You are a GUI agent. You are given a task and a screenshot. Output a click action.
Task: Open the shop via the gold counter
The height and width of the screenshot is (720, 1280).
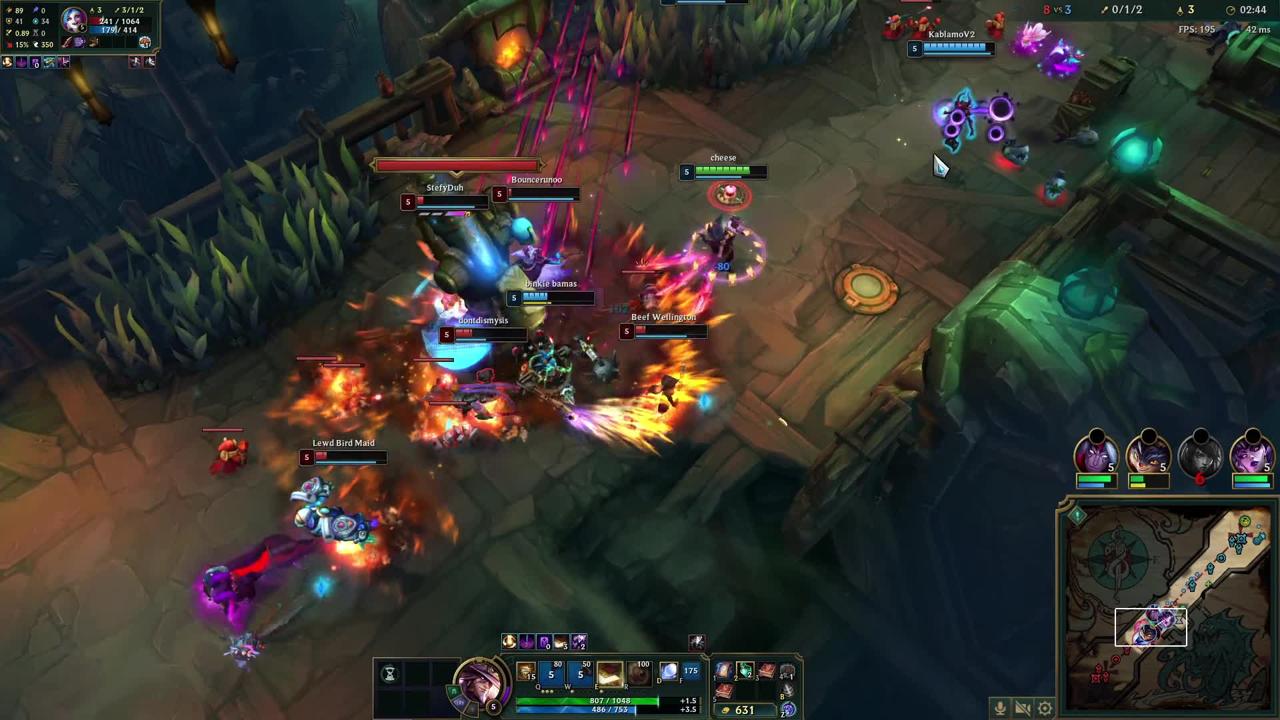(744, 710)
